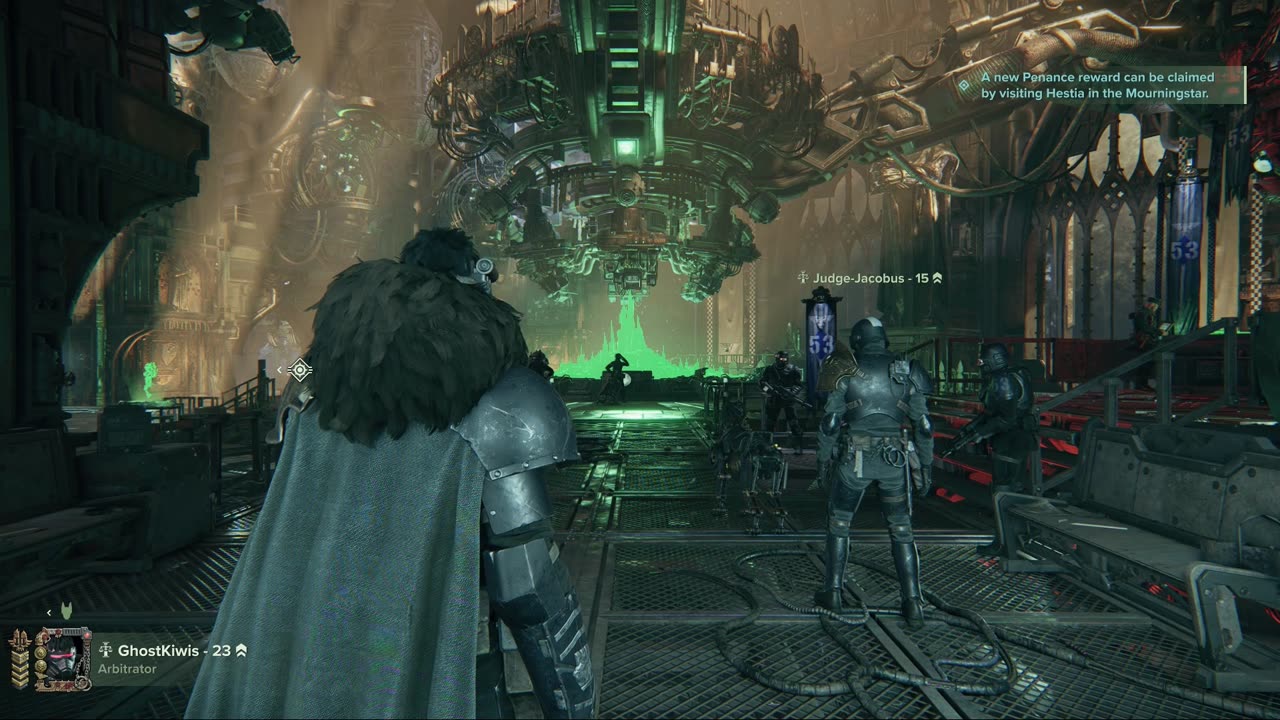Click the gold rank insignia beside portrait
Screen dimensions: 1280x720
tap(20, 658)
